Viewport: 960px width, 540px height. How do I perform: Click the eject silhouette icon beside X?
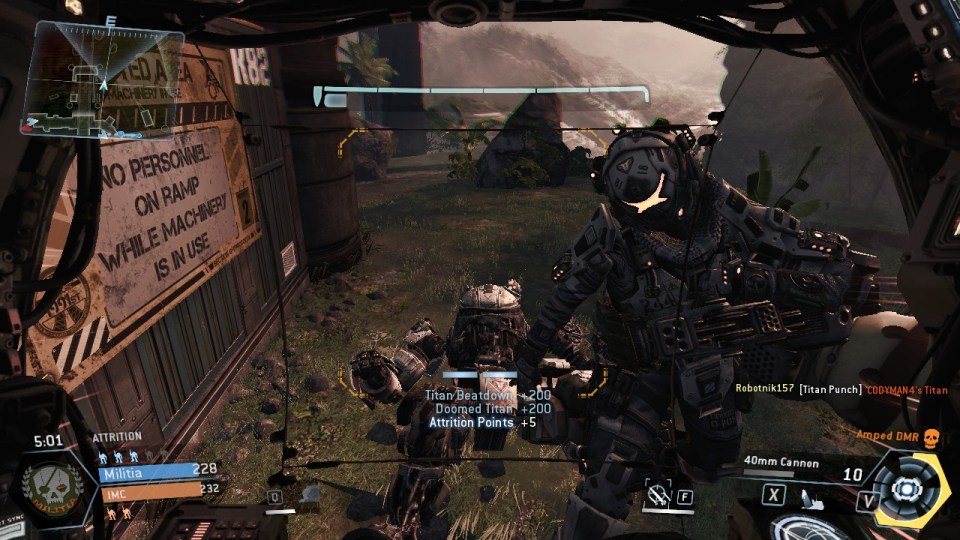(812, 494)
